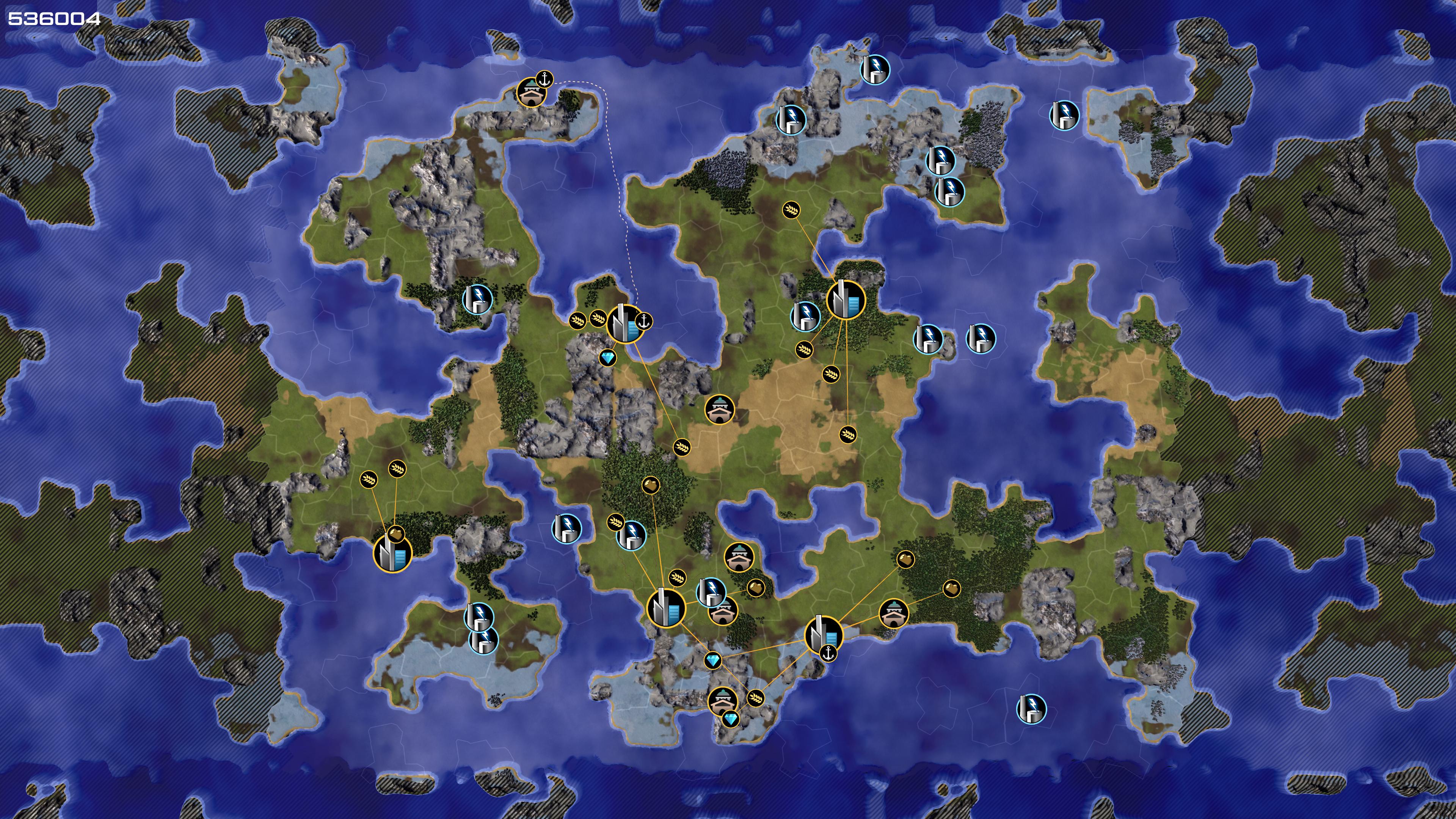Viewport: 1456px width, 819px height.
Task: Select the city marker linked to four wheat icons
Action: (x=846, y=300)
